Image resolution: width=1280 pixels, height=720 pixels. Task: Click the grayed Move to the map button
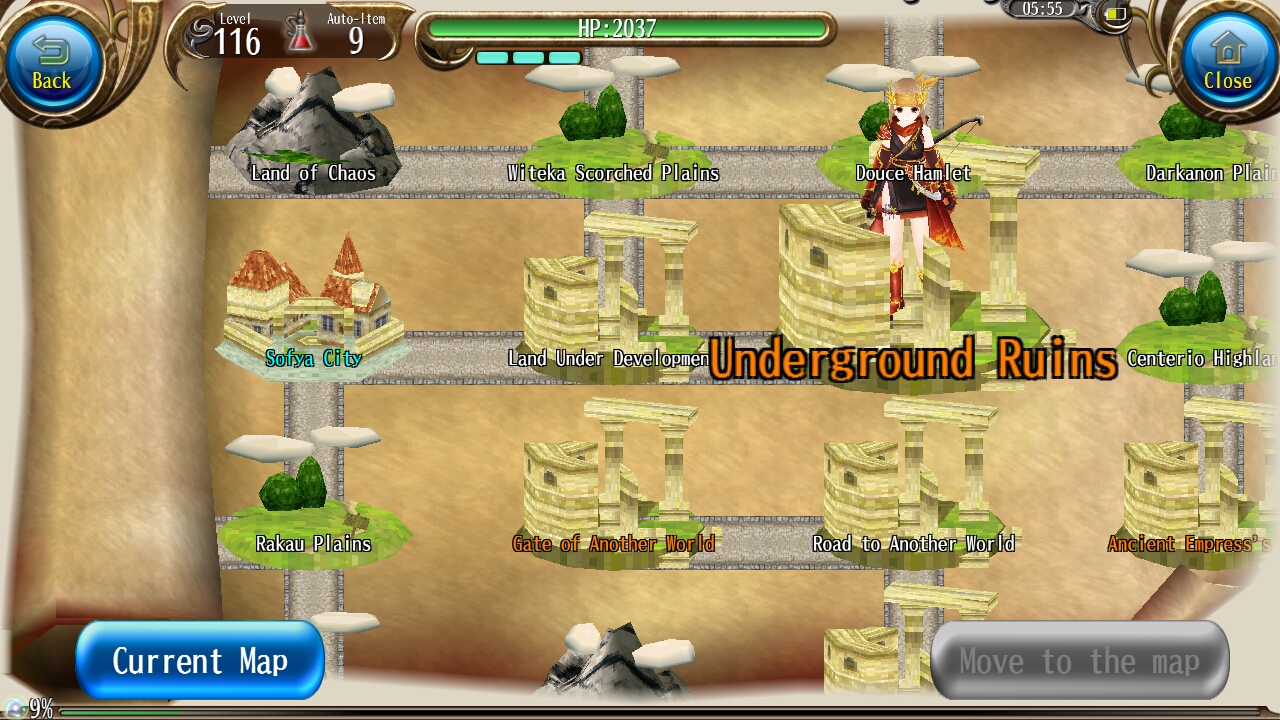pos(1080,660)
